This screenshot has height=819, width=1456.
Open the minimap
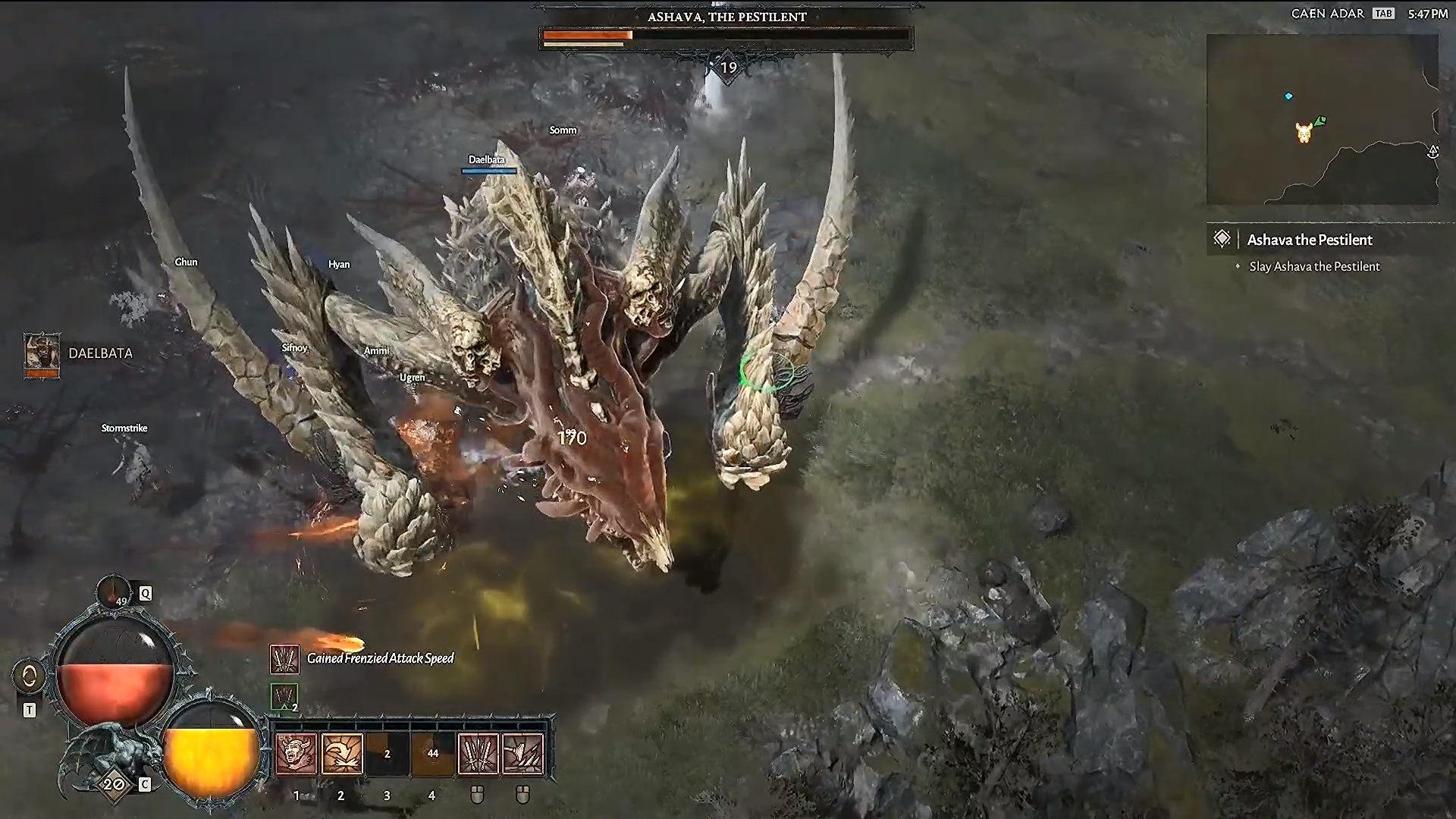[1322, 120]
